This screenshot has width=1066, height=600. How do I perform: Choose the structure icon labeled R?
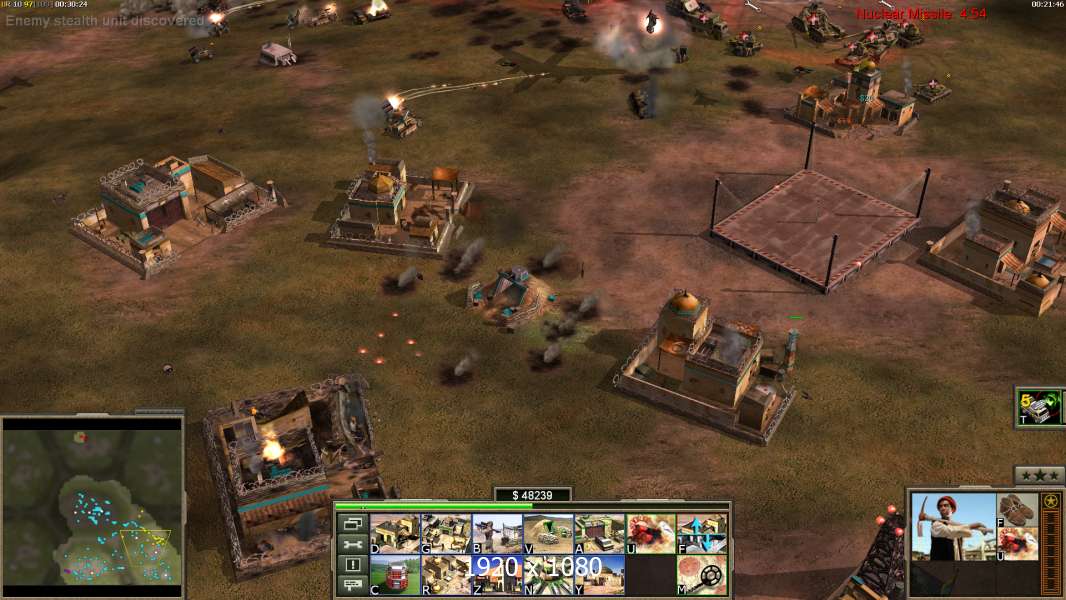click(x=445, y=575)
